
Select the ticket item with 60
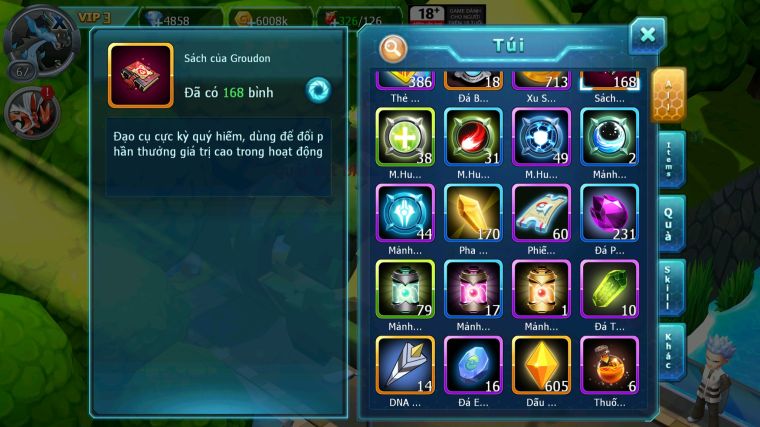click(x=541, y=212)
